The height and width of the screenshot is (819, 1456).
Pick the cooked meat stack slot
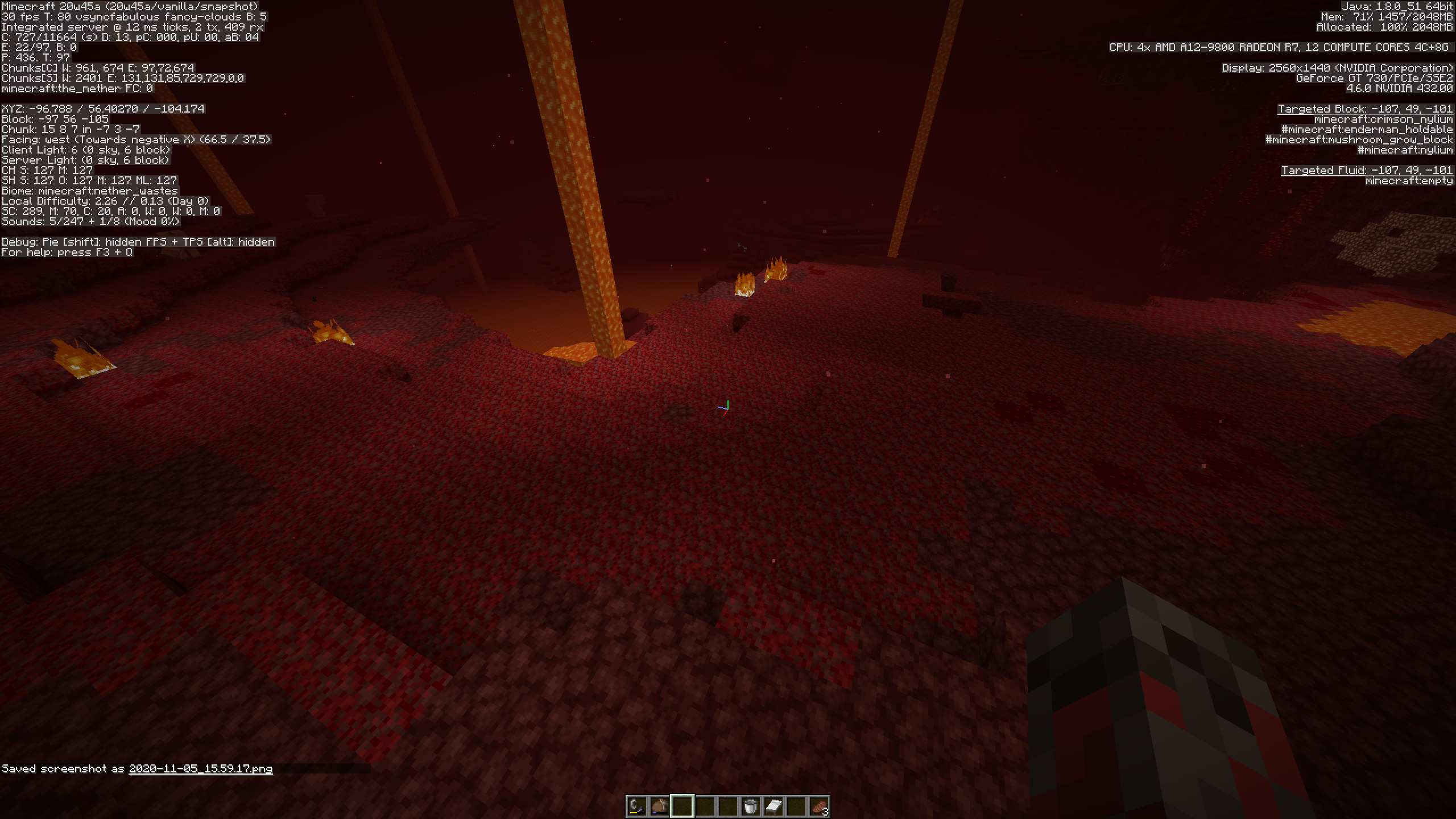[819, 806]
